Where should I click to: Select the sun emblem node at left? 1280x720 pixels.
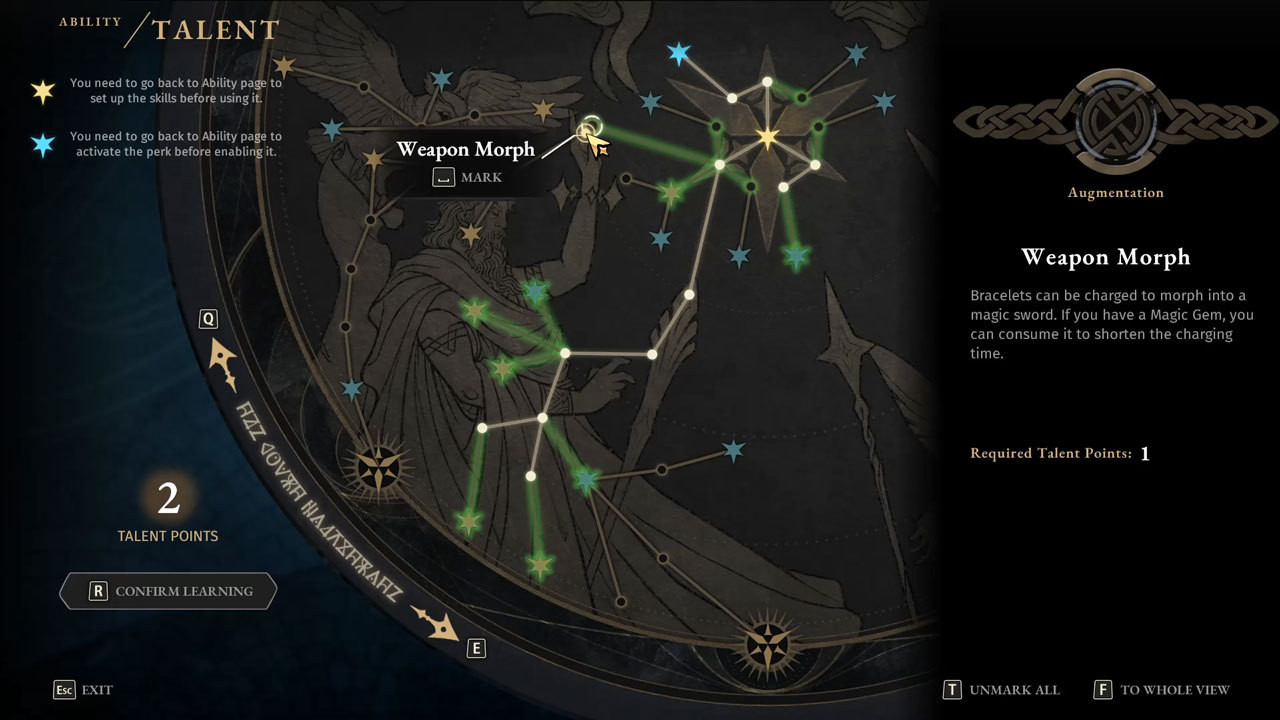(379, 466)
